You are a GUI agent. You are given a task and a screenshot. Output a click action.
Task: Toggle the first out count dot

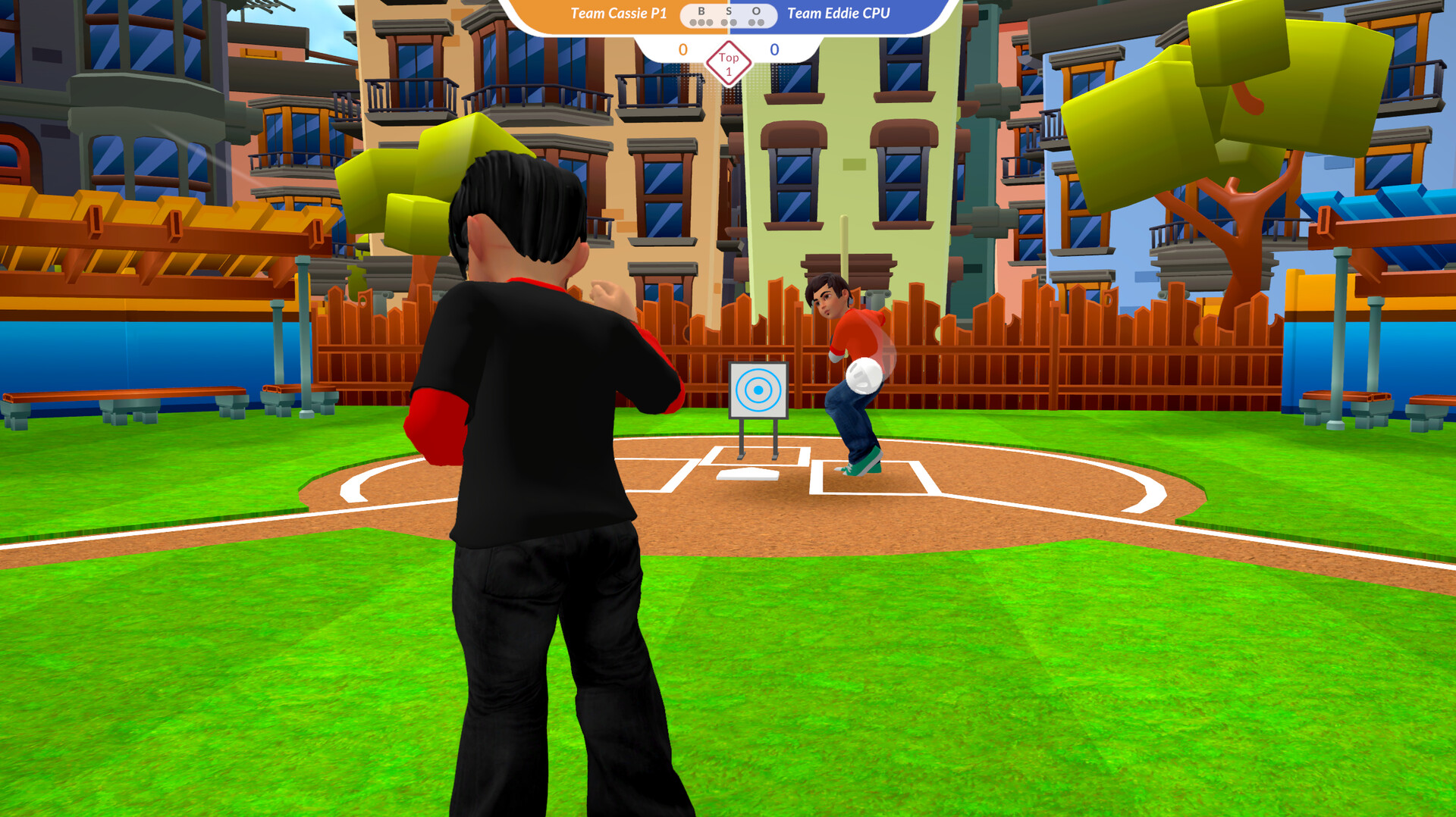(751, 23)
